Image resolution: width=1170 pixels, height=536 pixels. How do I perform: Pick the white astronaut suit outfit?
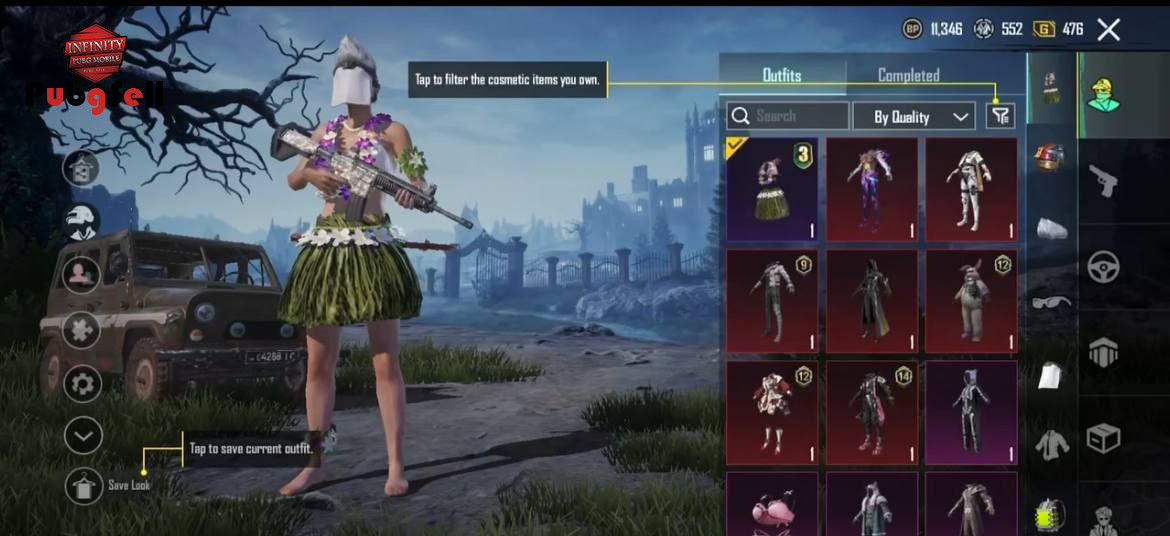970,190
